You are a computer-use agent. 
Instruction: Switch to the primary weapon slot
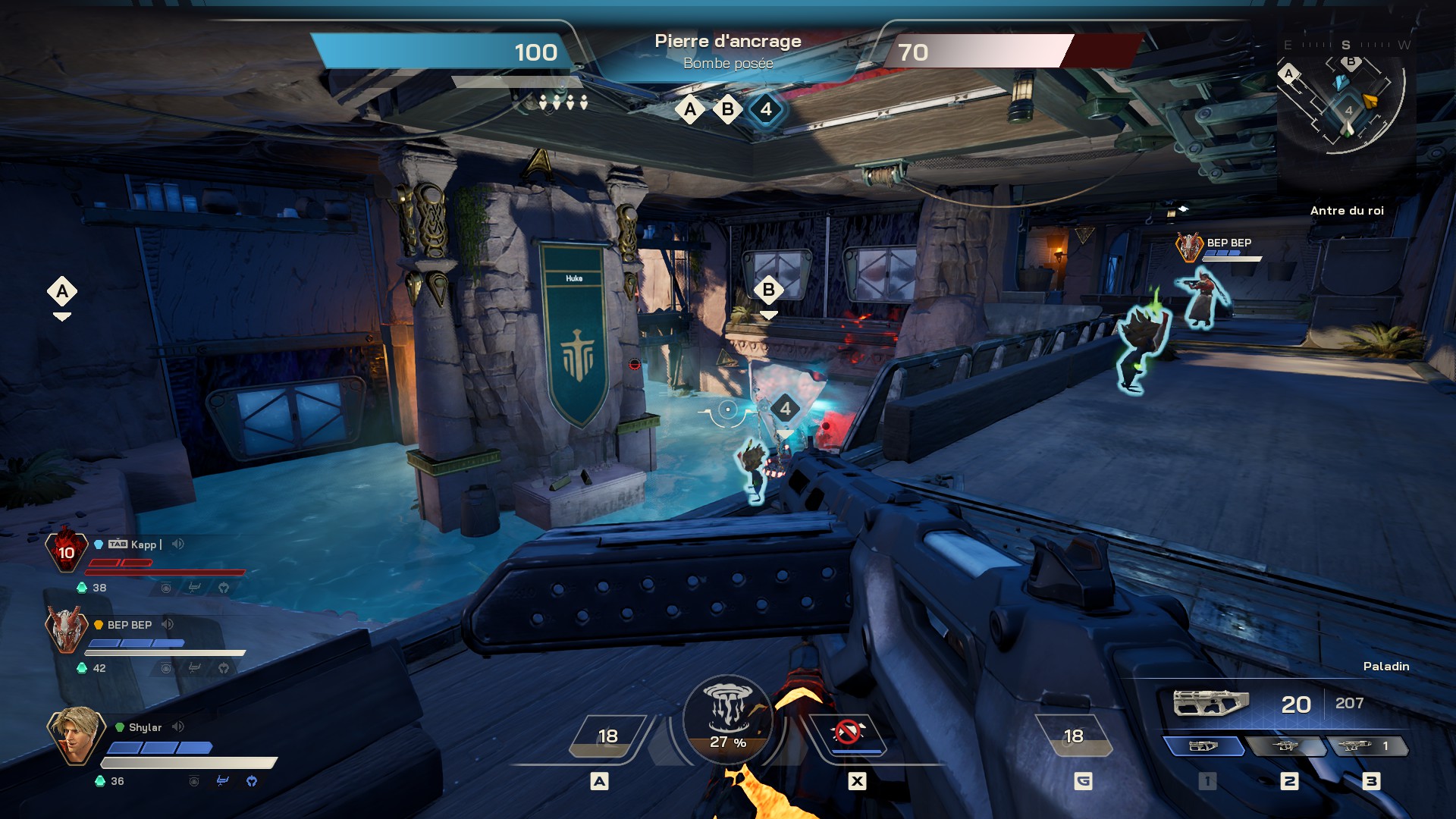click(1203, 746)
